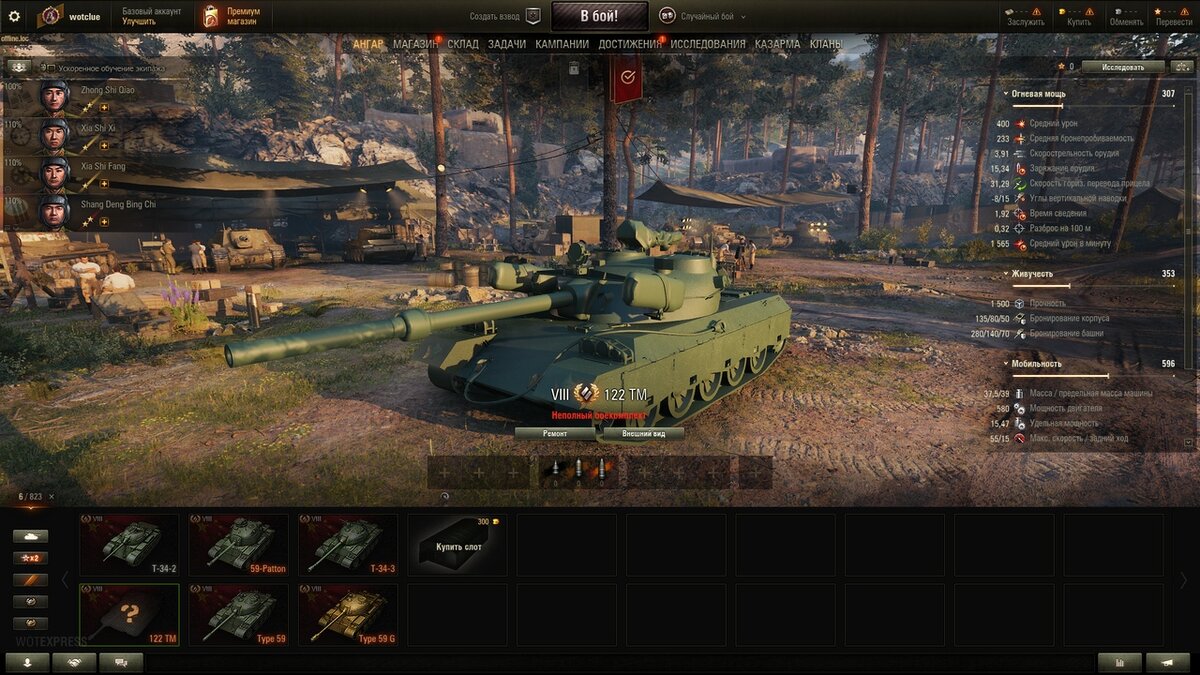Open the Кланы tab
This screenshot has height=675, width=1200.
pos(825,44)
